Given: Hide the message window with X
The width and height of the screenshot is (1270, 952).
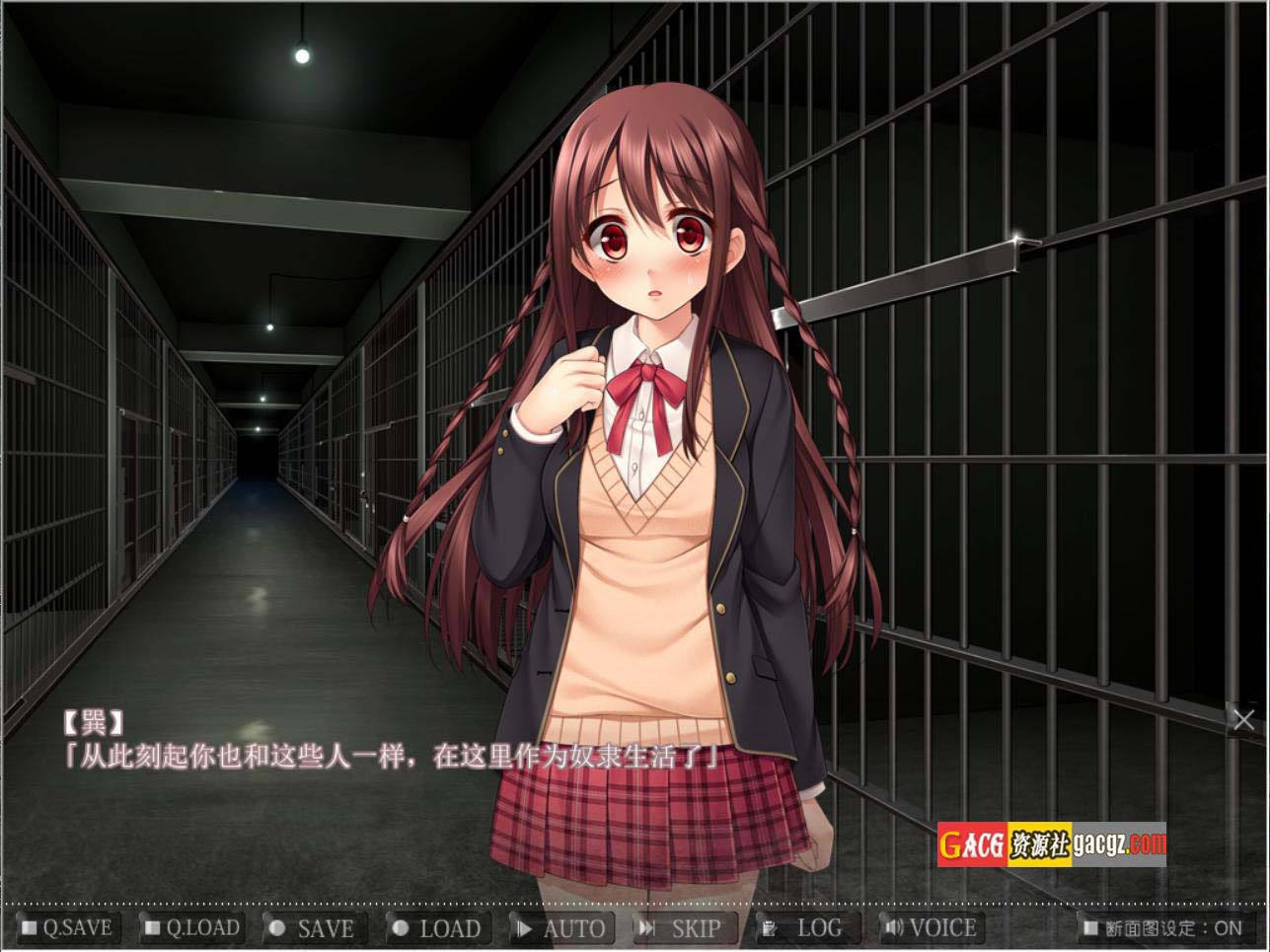Looking at the screenshot, I should [1243, 719].
